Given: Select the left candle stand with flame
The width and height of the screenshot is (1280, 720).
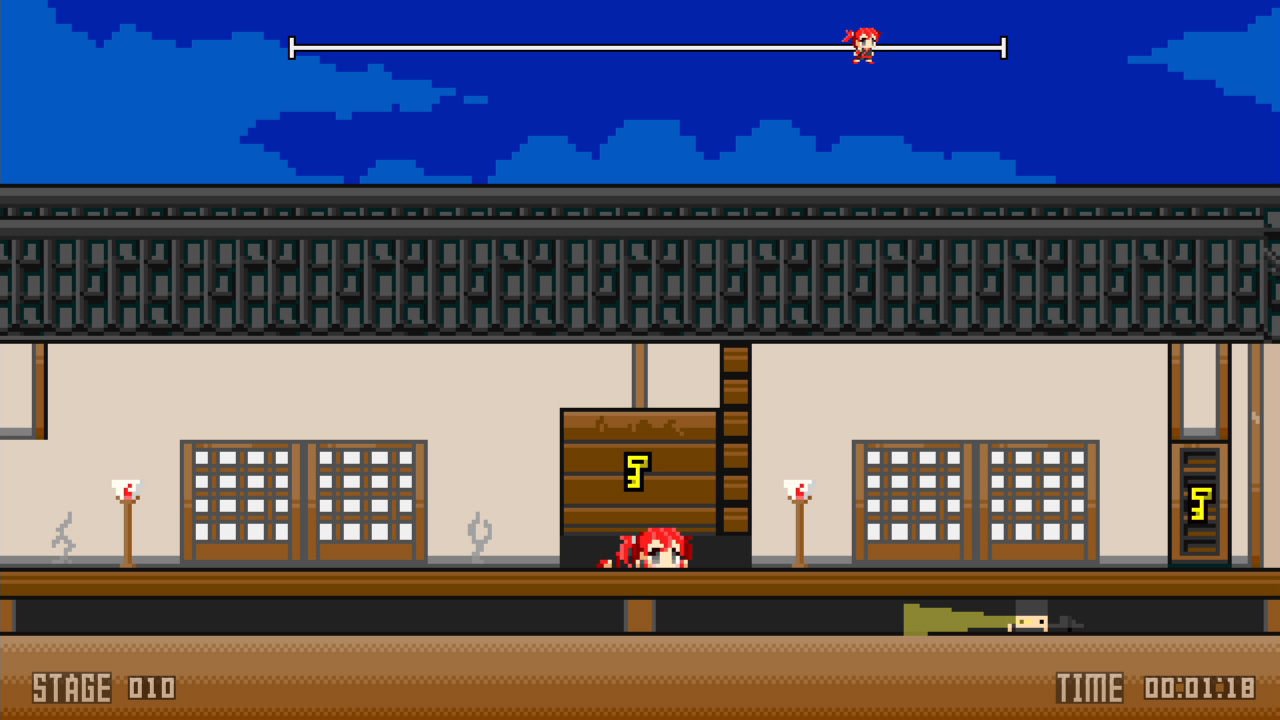Looking at the screenshot, I should coord(126,520).
